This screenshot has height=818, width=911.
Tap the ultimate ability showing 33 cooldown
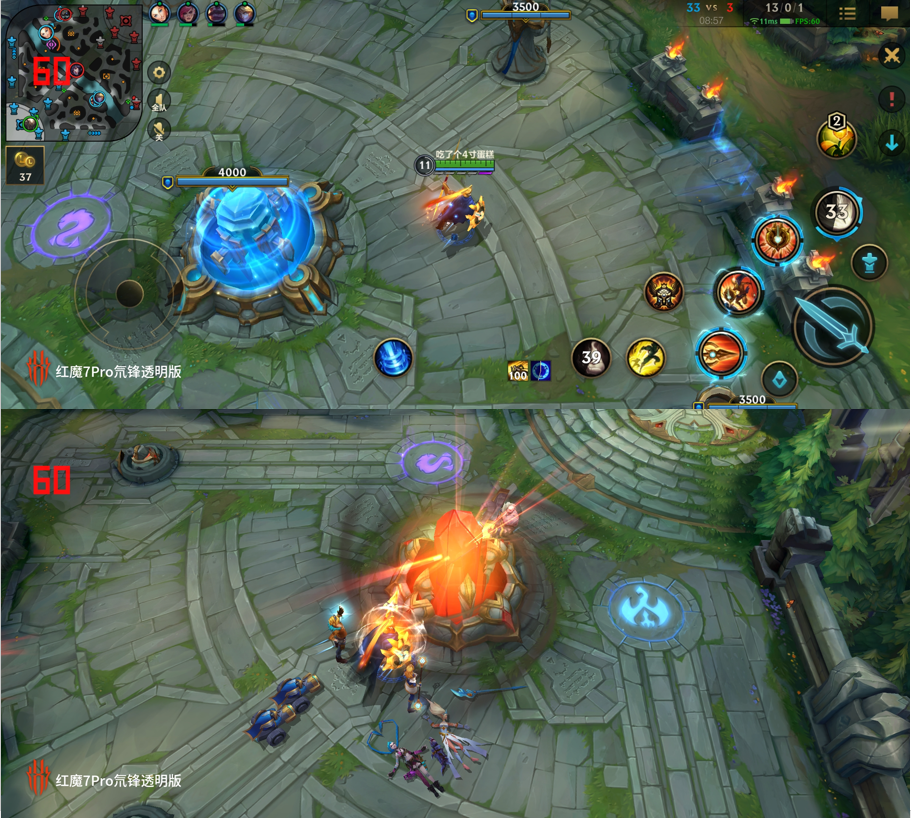tap(837, 212)
